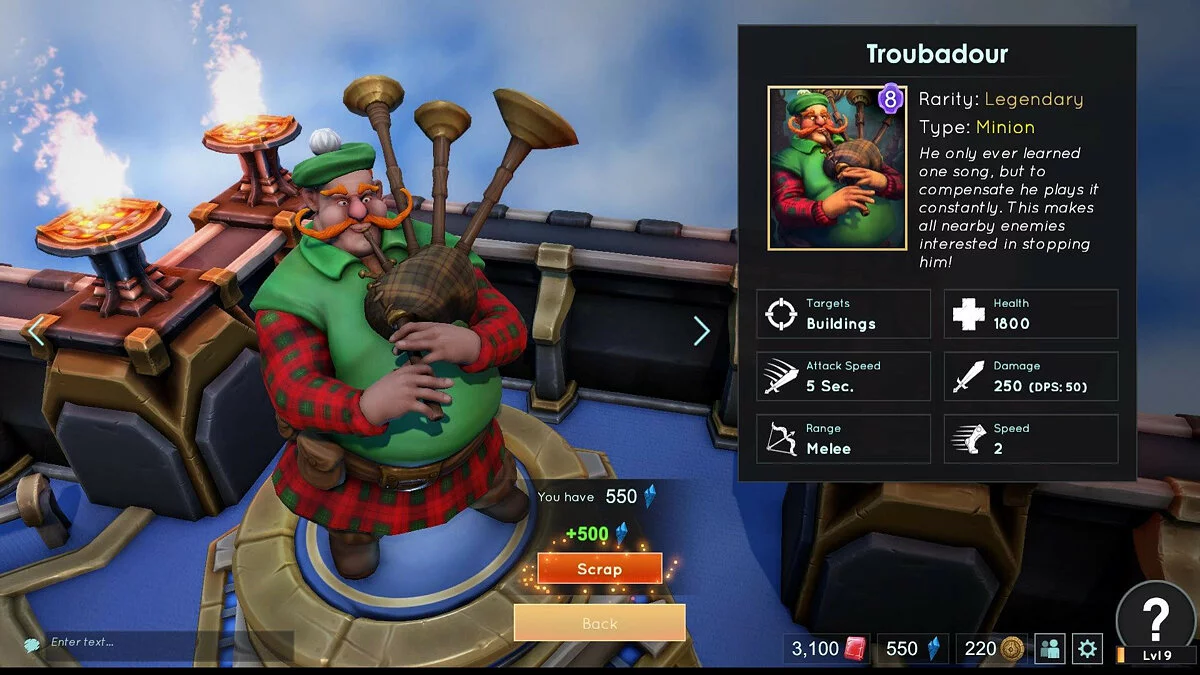Show the previous minion with left arrow

coord(36,331)
